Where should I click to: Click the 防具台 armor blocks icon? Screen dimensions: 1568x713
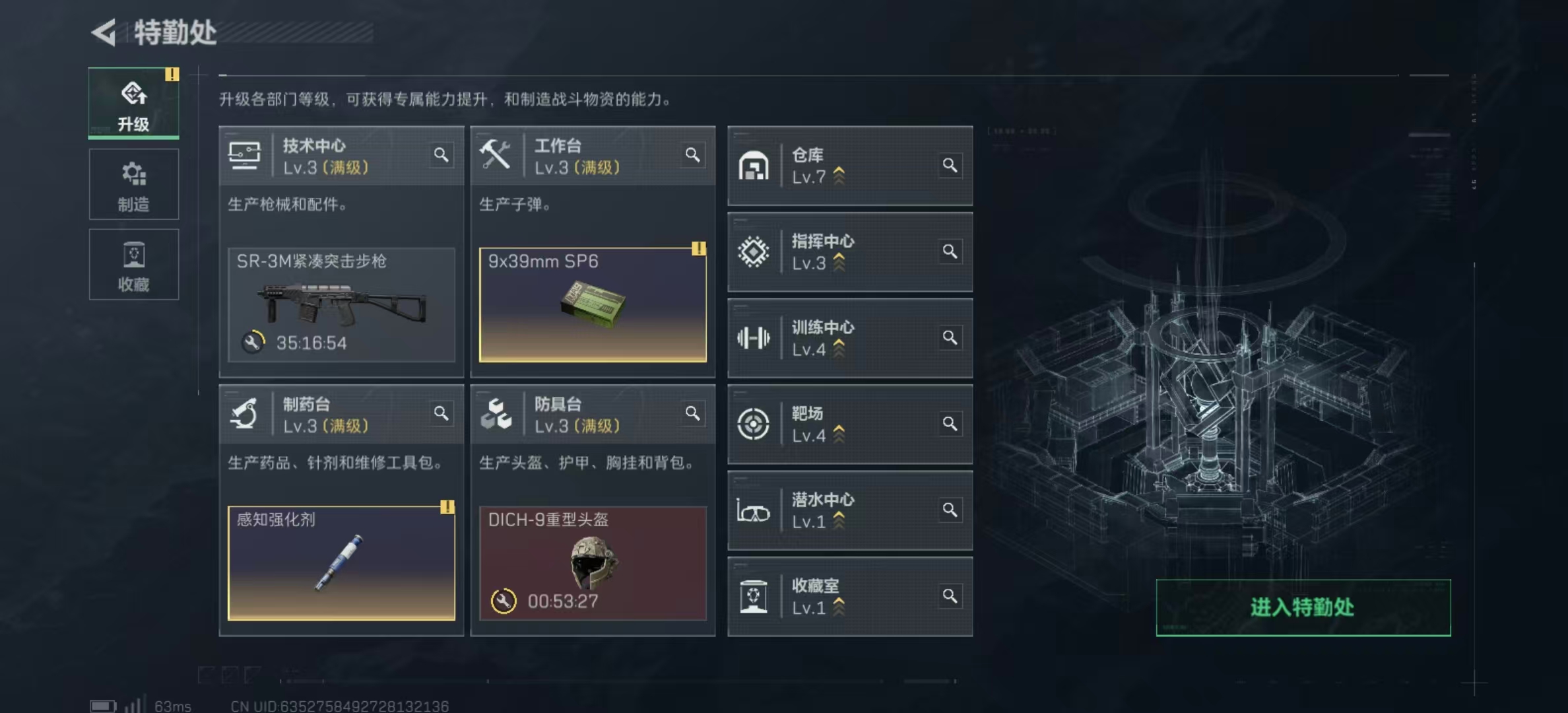click(x=498, y=413)
